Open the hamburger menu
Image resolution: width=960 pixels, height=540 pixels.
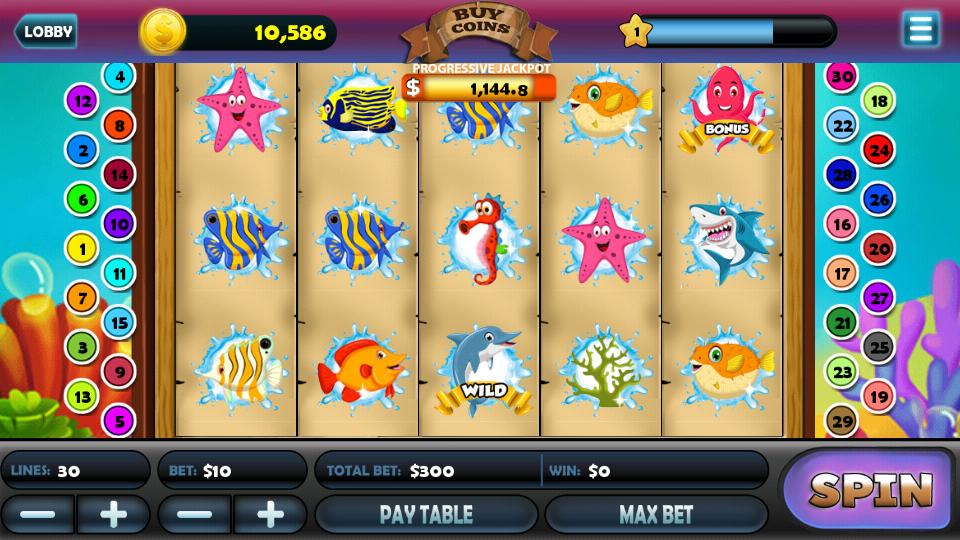(x=920, y=30)
